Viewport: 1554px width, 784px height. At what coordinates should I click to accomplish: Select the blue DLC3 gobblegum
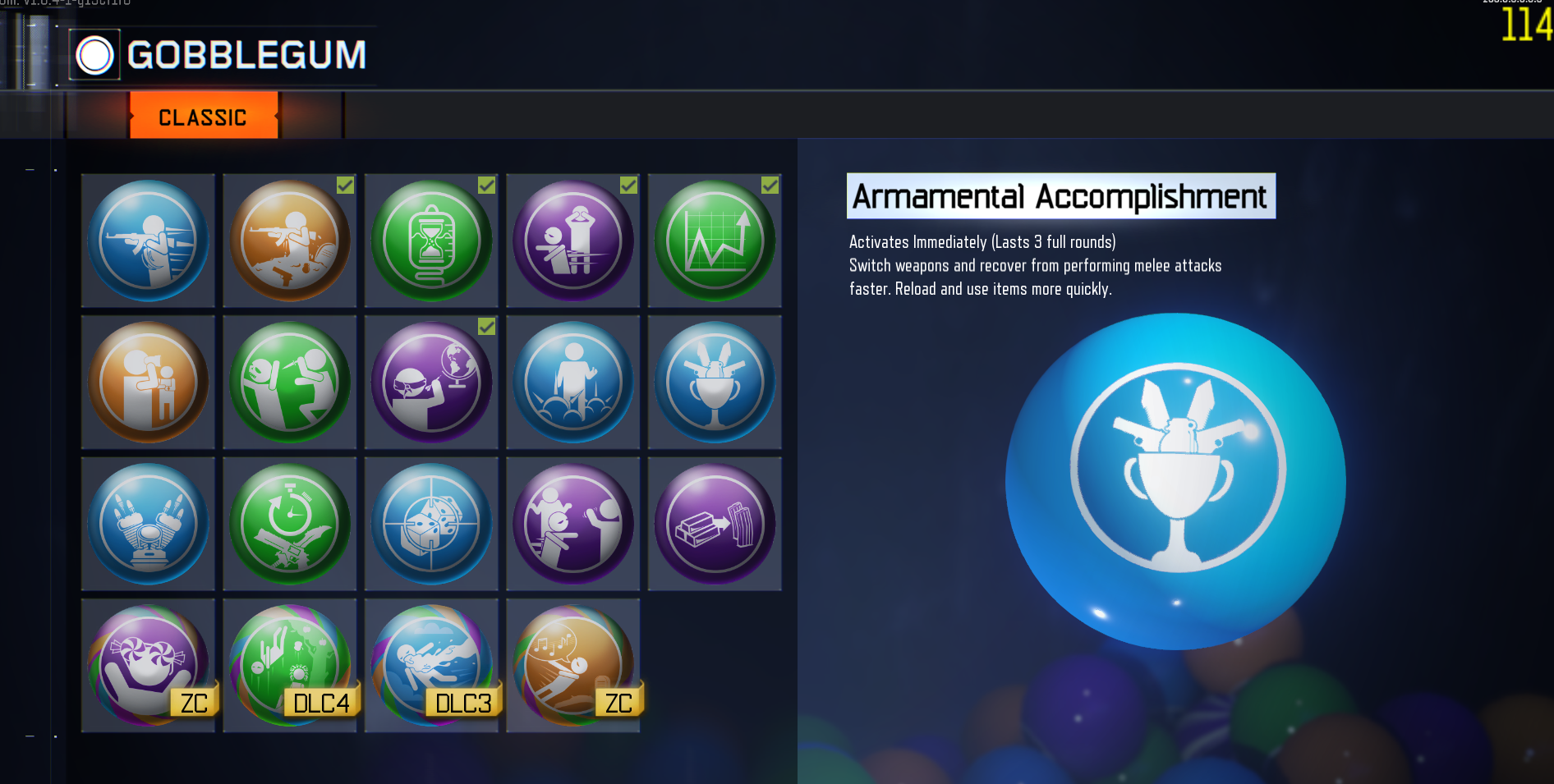[x=431, y=665]
